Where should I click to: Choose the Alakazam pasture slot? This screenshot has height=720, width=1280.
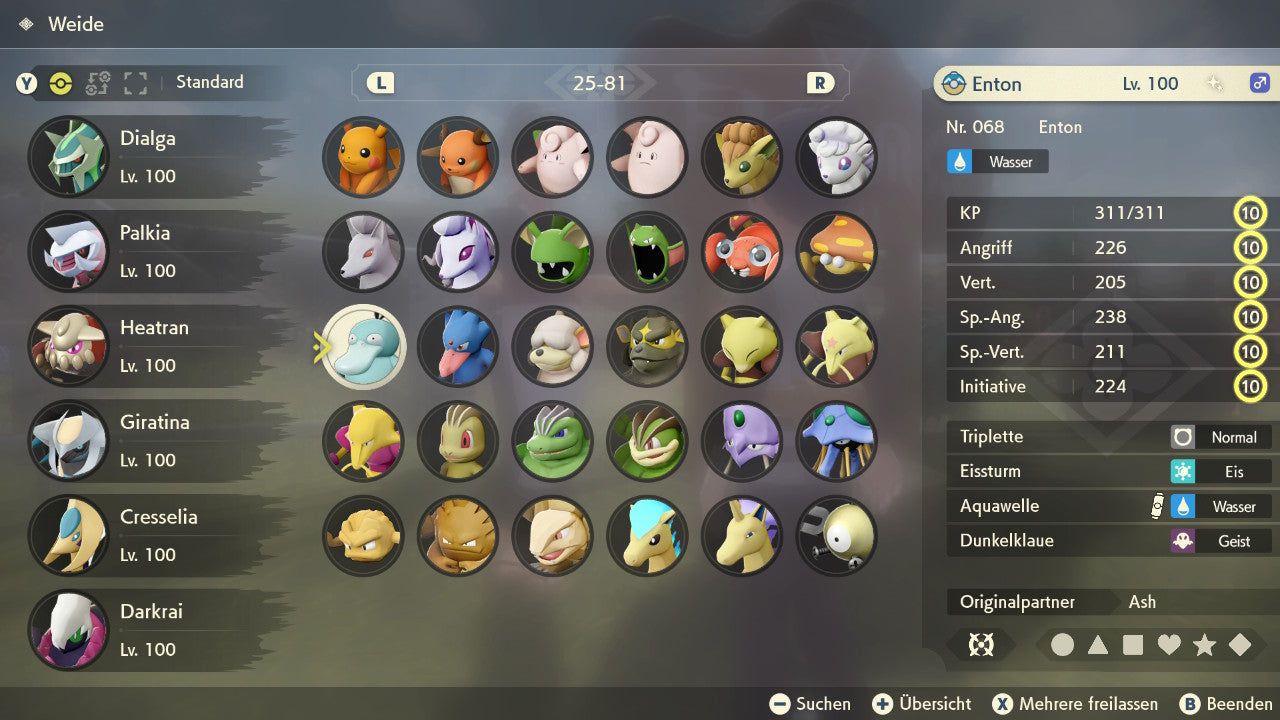[x=363, y=440]
